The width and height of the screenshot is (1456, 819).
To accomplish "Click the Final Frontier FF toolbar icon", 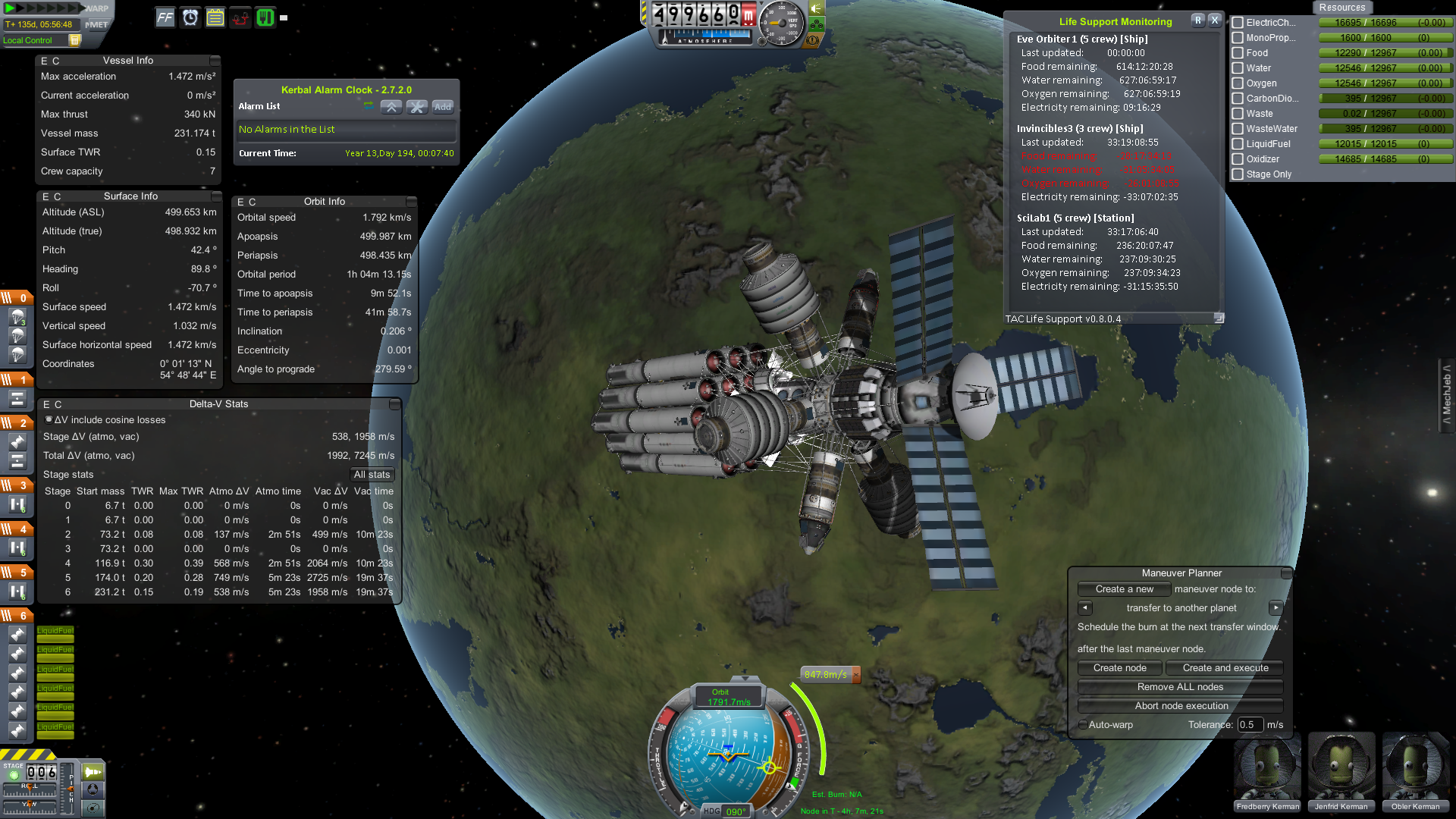I will [165, 17].
